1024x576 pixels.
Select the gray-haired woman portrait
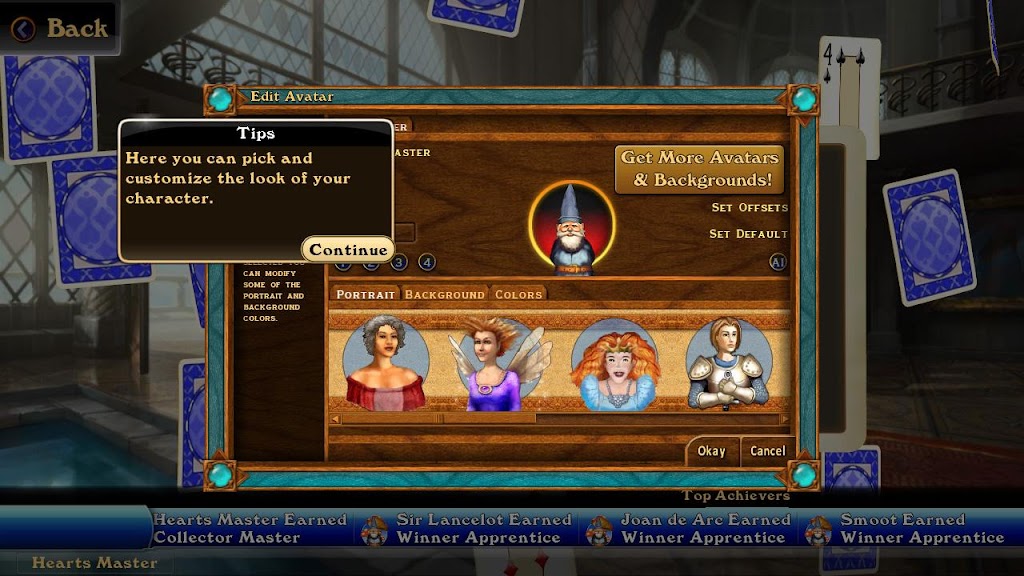[x=385, y=362]
